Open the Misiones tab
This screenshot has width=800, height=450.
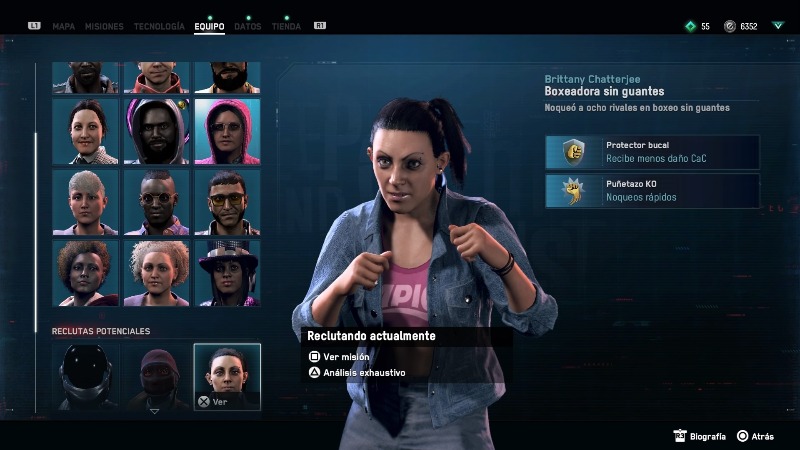(x=105, y=26)
